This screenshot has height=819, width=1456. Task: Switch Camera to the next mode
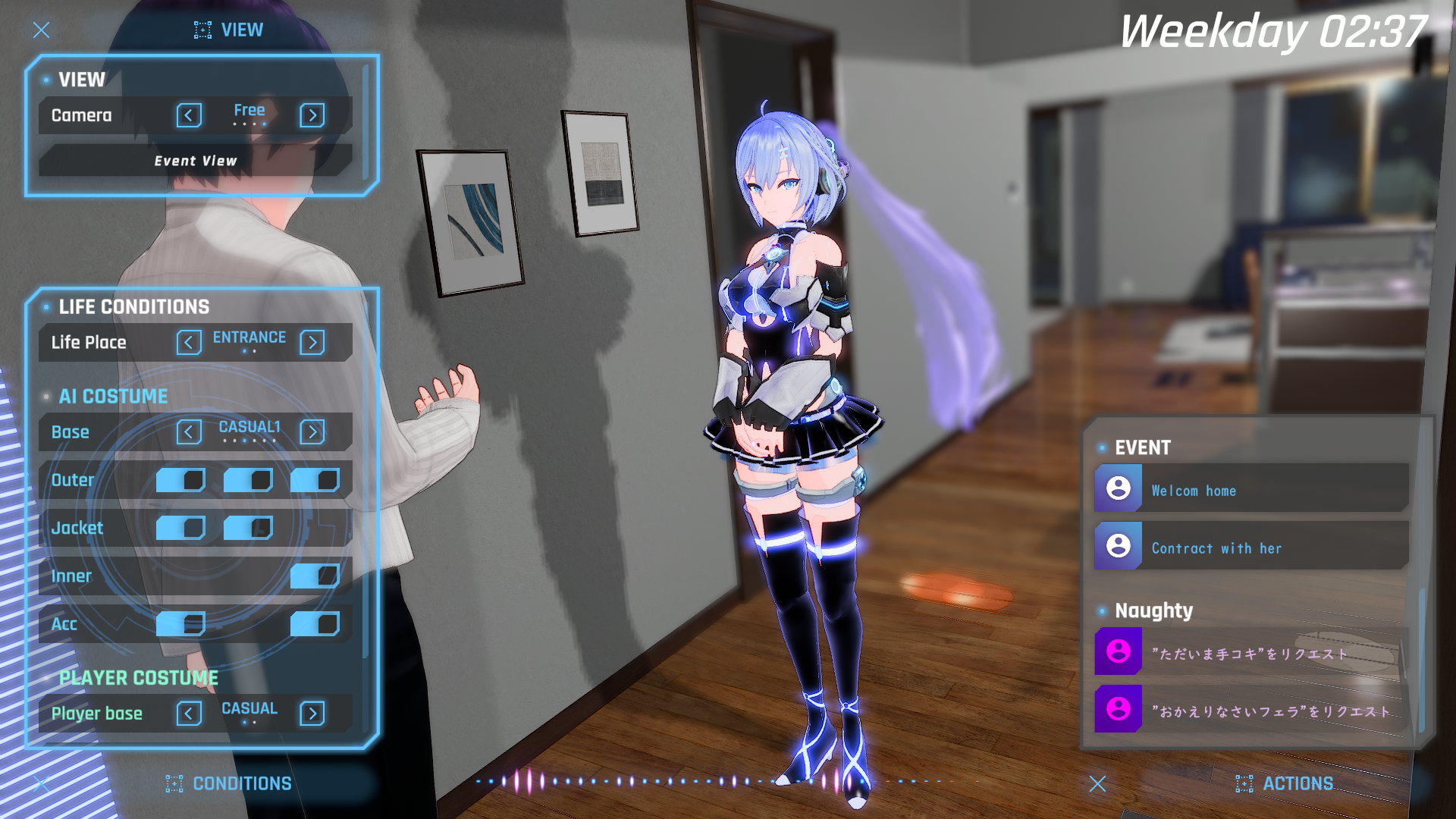tap(312, 115)
